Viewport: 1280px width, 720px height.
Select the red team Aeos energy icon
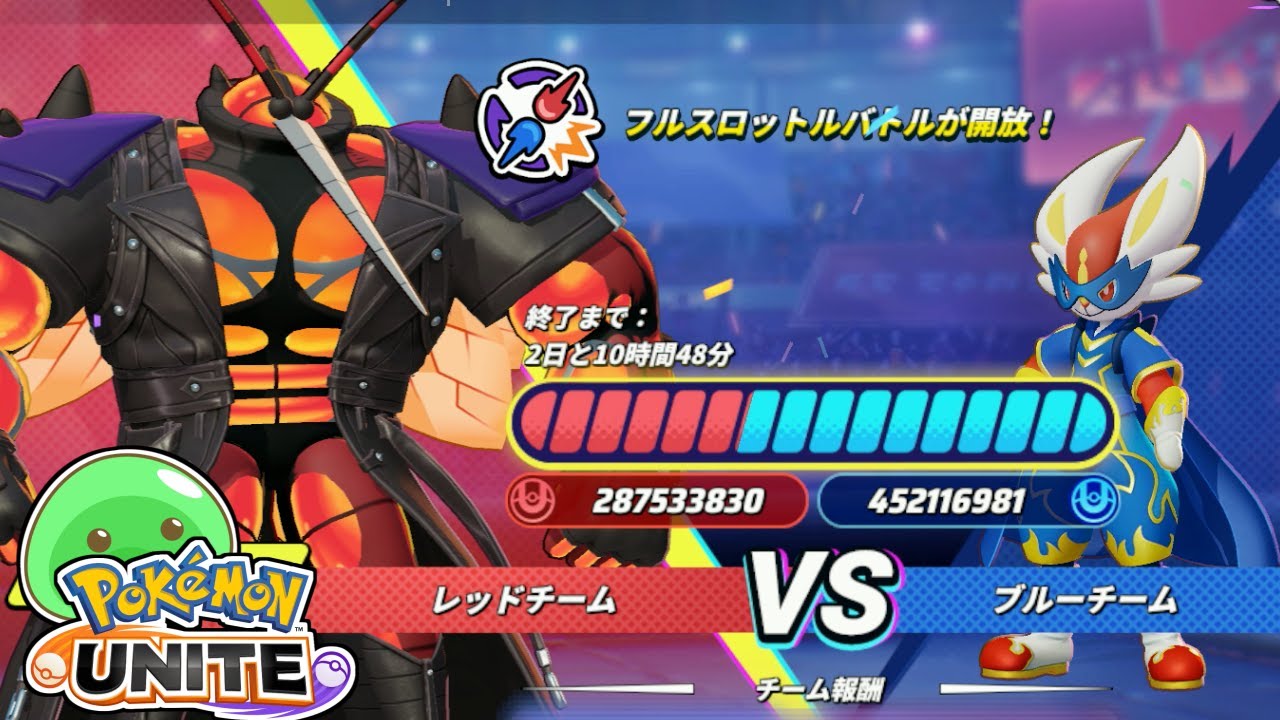click(x=530, y=496)
